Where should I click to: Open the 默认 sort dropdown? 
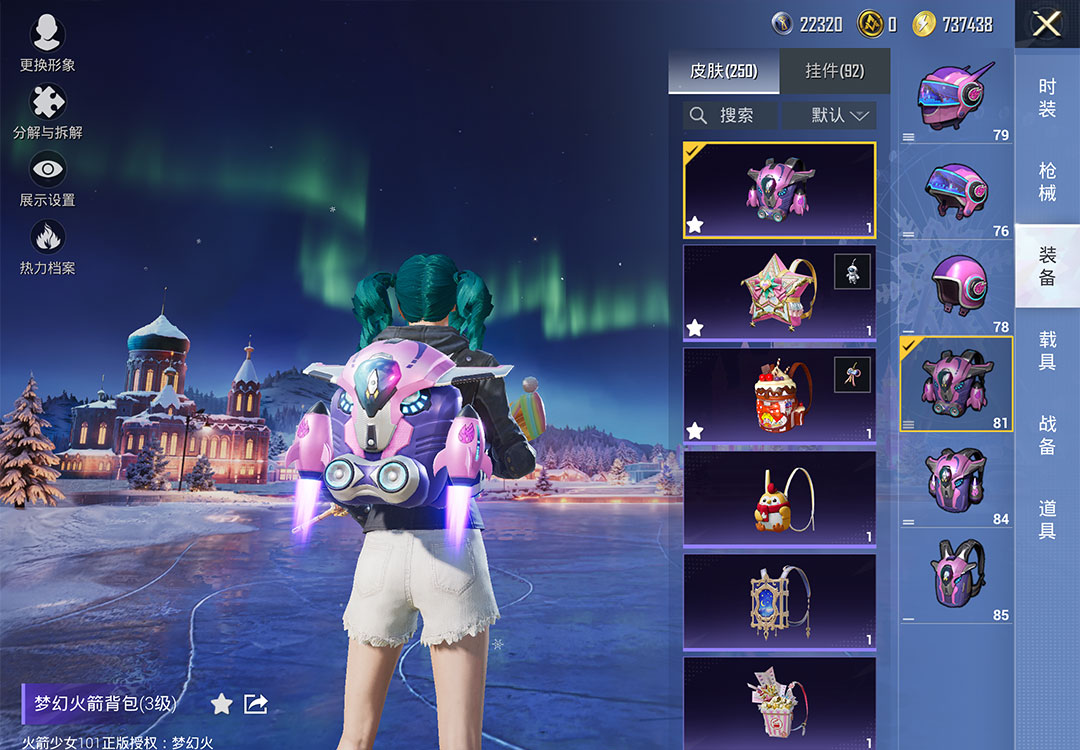(x=829, y=115)
